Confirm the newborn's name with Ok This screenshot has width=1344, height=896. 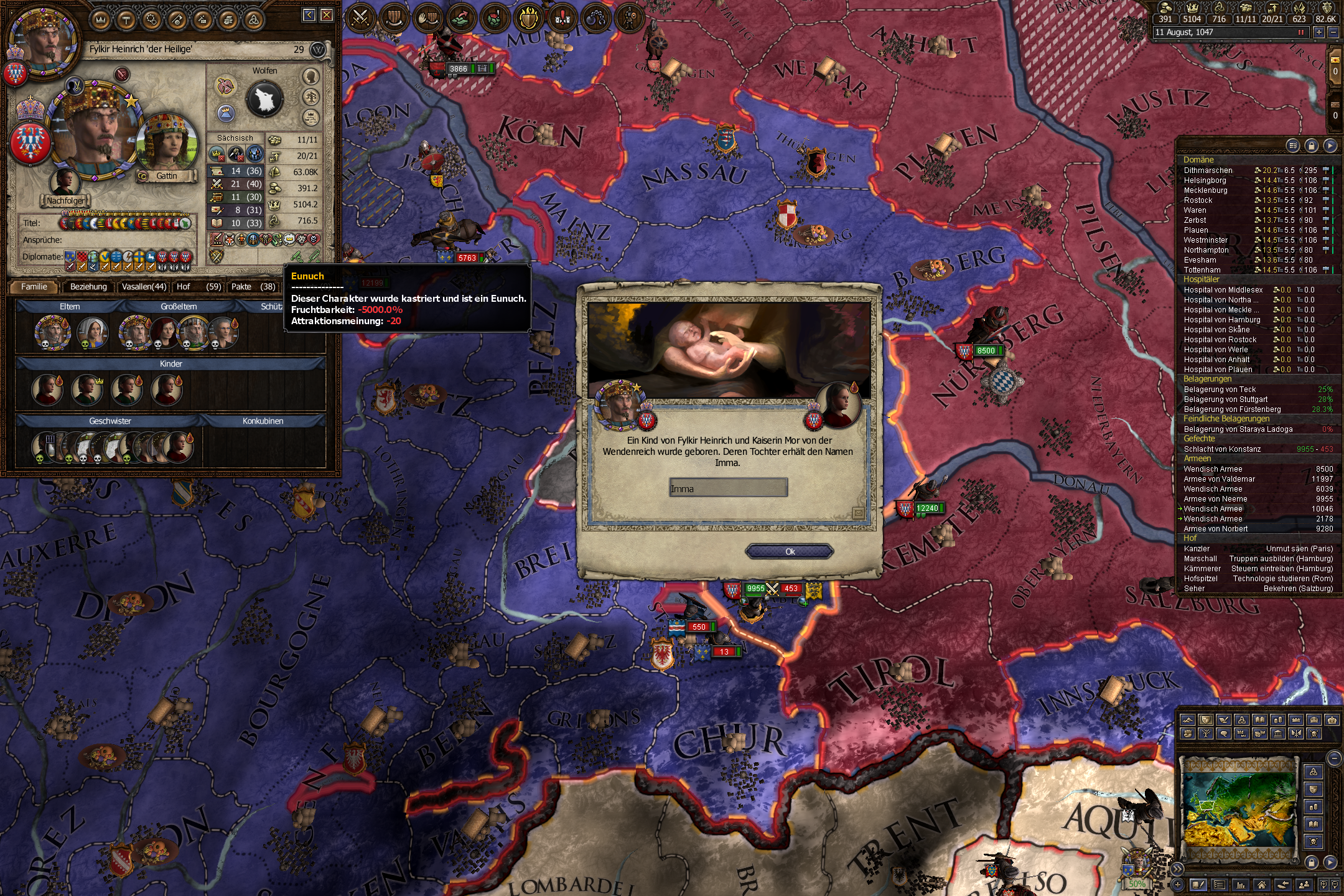pyautogui.click(x=790, y=550)
